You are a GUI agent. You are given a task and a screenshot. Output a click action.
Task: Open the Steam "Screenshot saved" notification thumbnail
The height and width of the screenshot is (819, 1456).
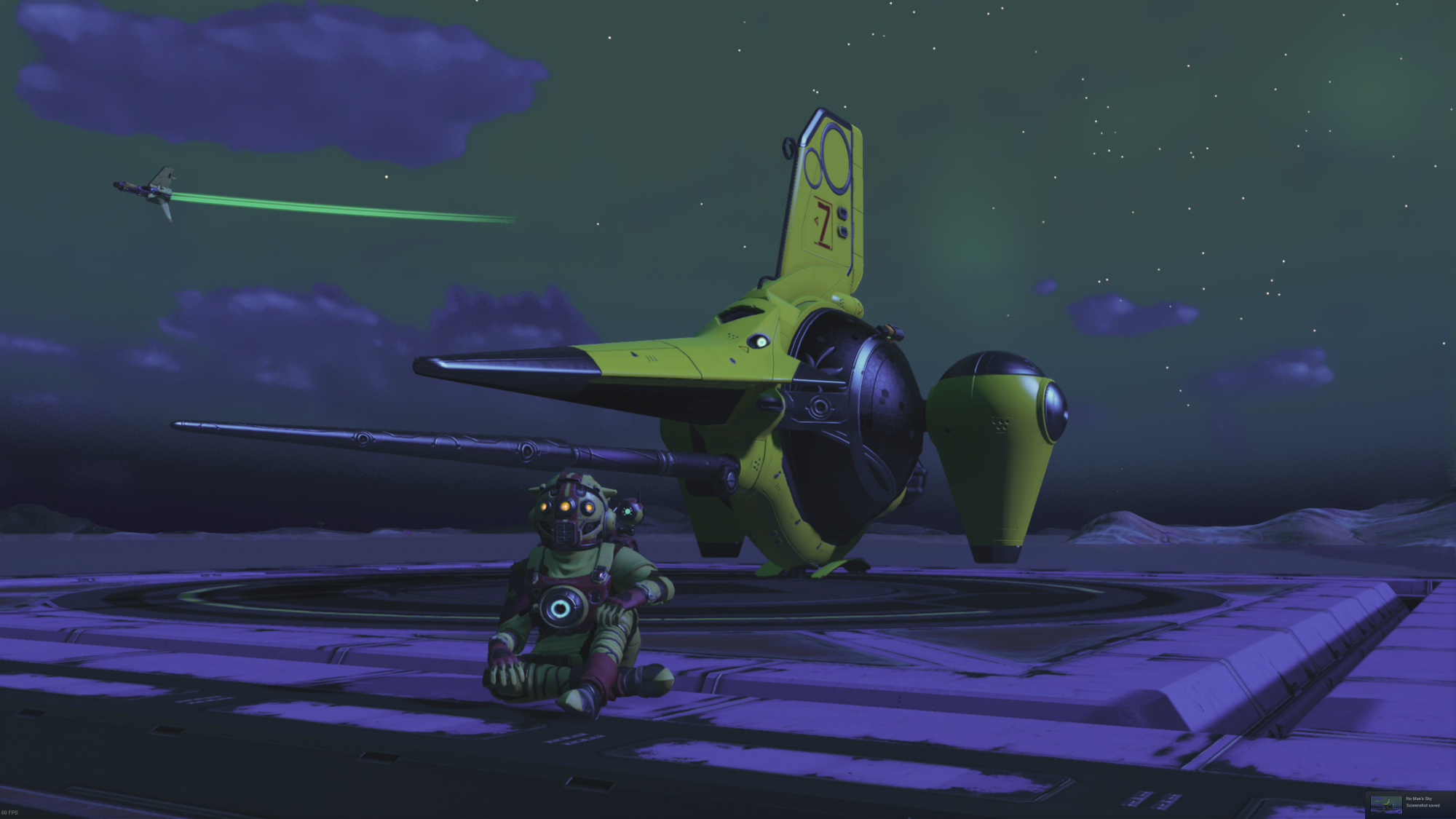pyautogui.click(x=1385, y=804)
